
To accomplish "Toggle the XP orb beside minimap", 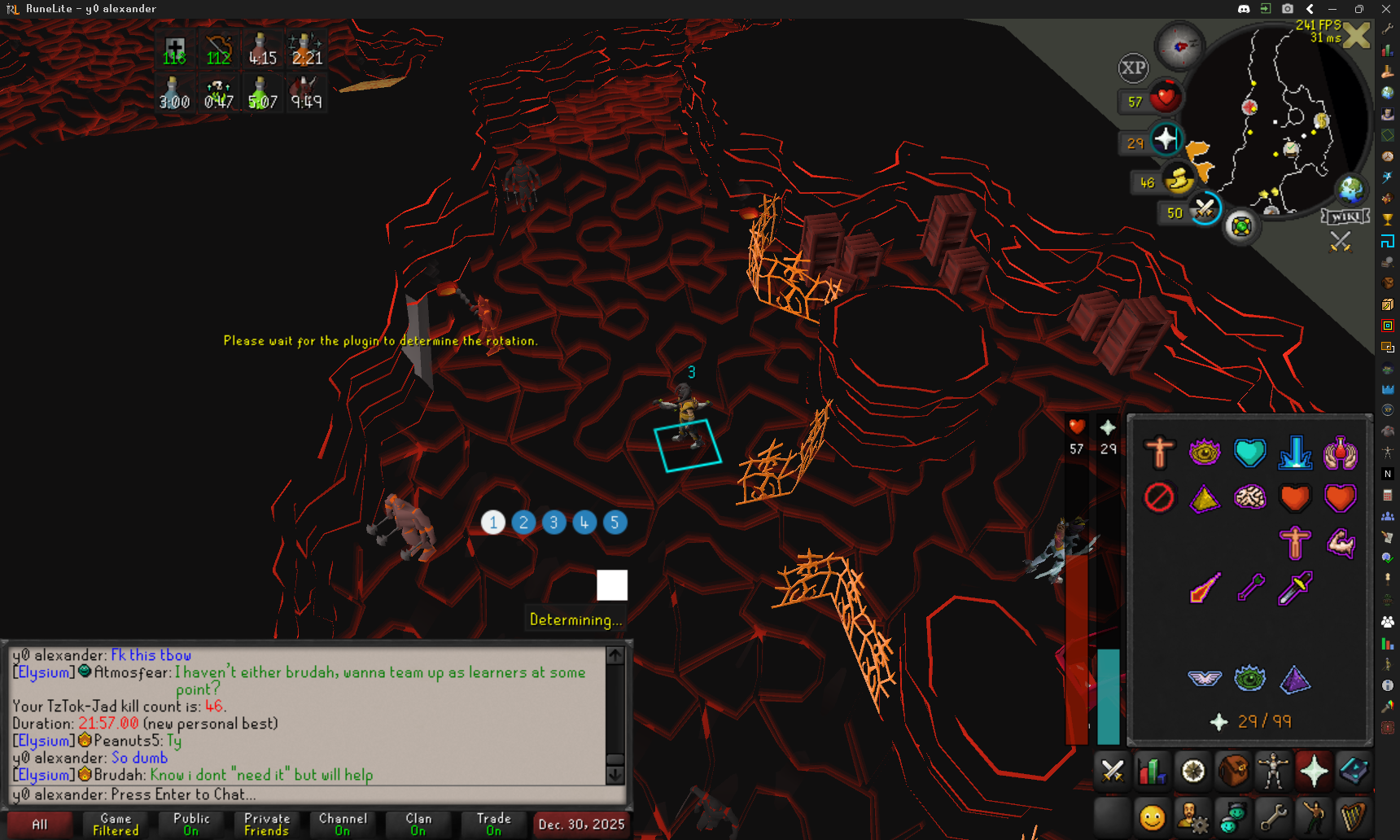I will tap(1133, 68).
